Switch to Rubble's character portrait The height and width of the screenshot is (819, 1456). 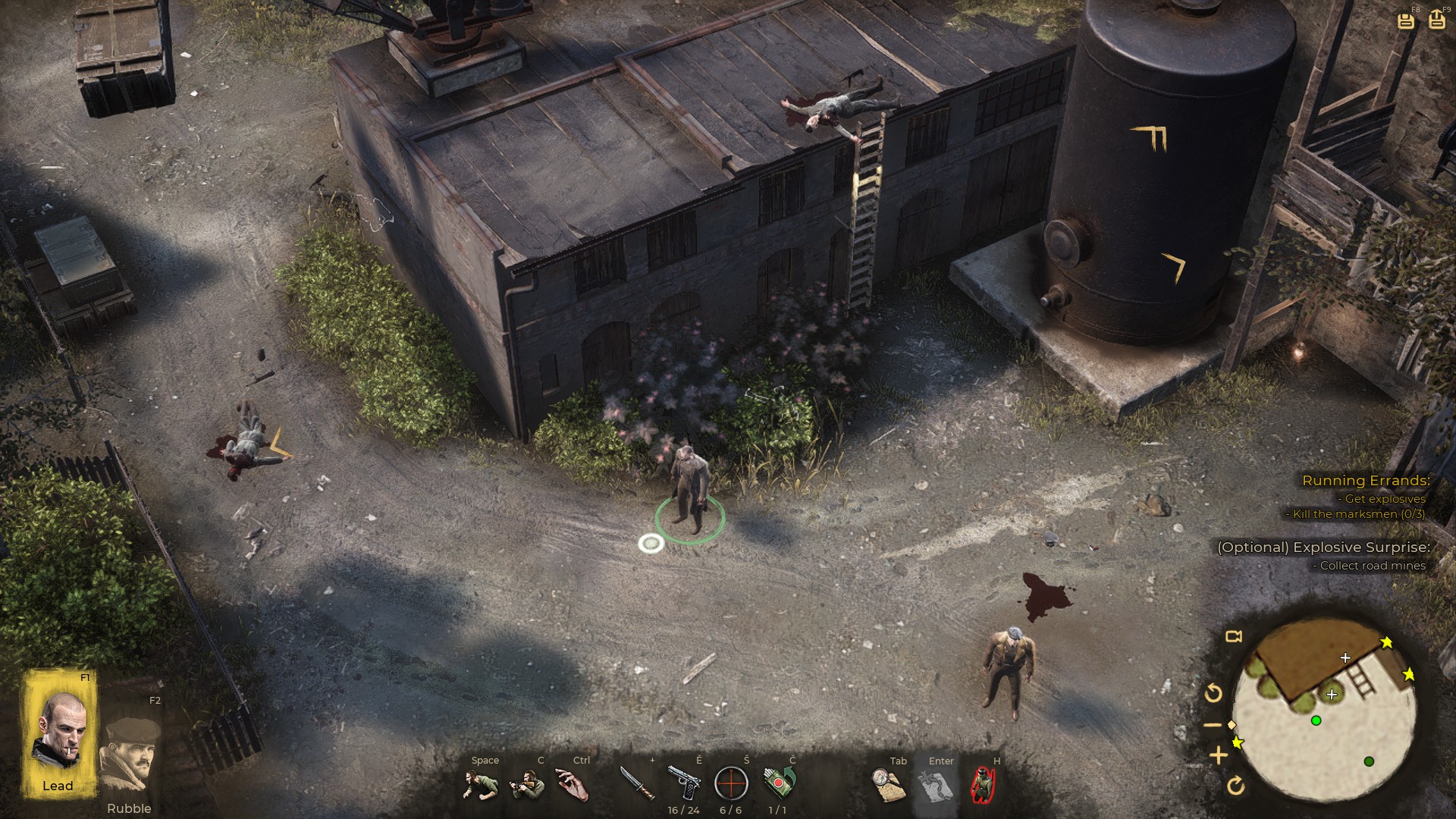[129, 755]
